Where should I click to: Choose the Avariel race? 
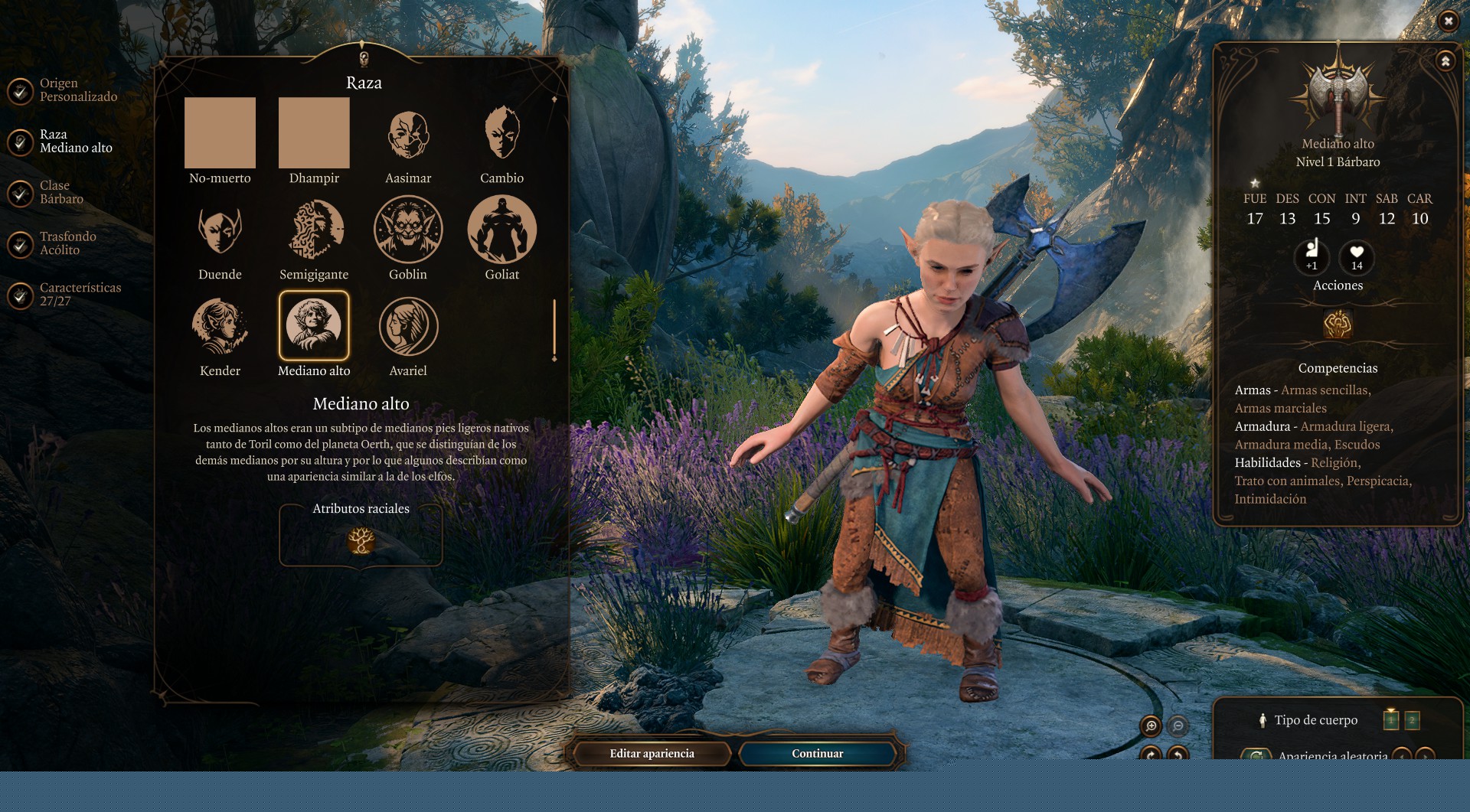[408, 326]
